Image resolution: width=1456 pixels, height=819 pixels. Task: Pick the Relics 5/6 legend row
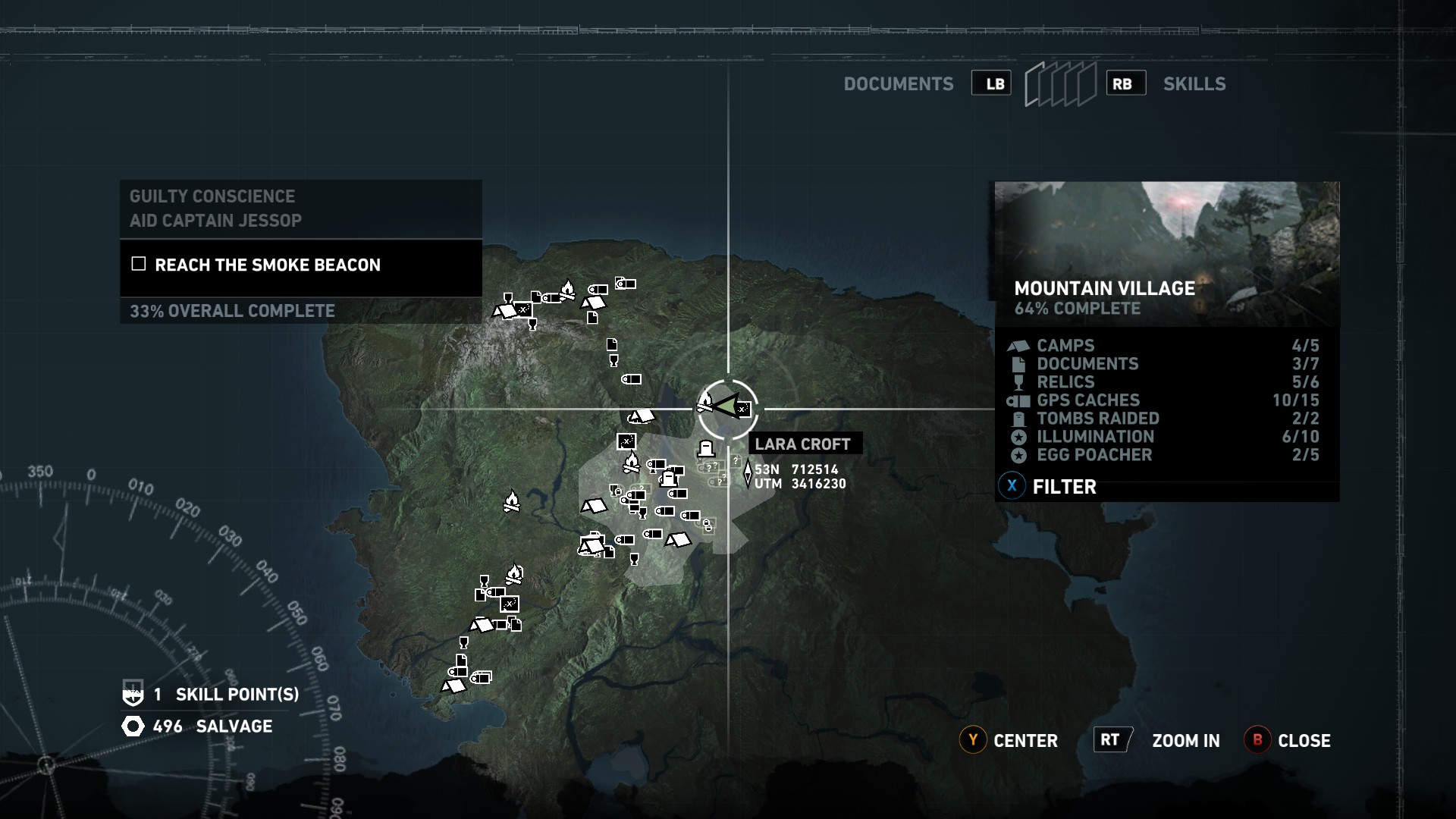[1165, 382]
